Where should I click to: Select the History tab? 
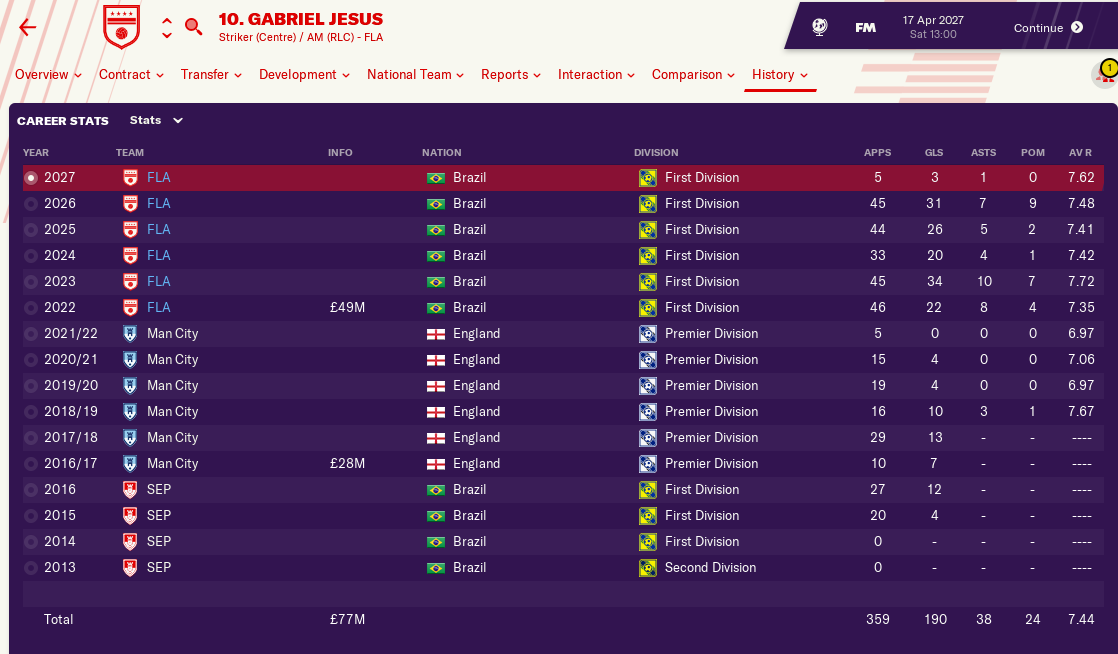780,75
